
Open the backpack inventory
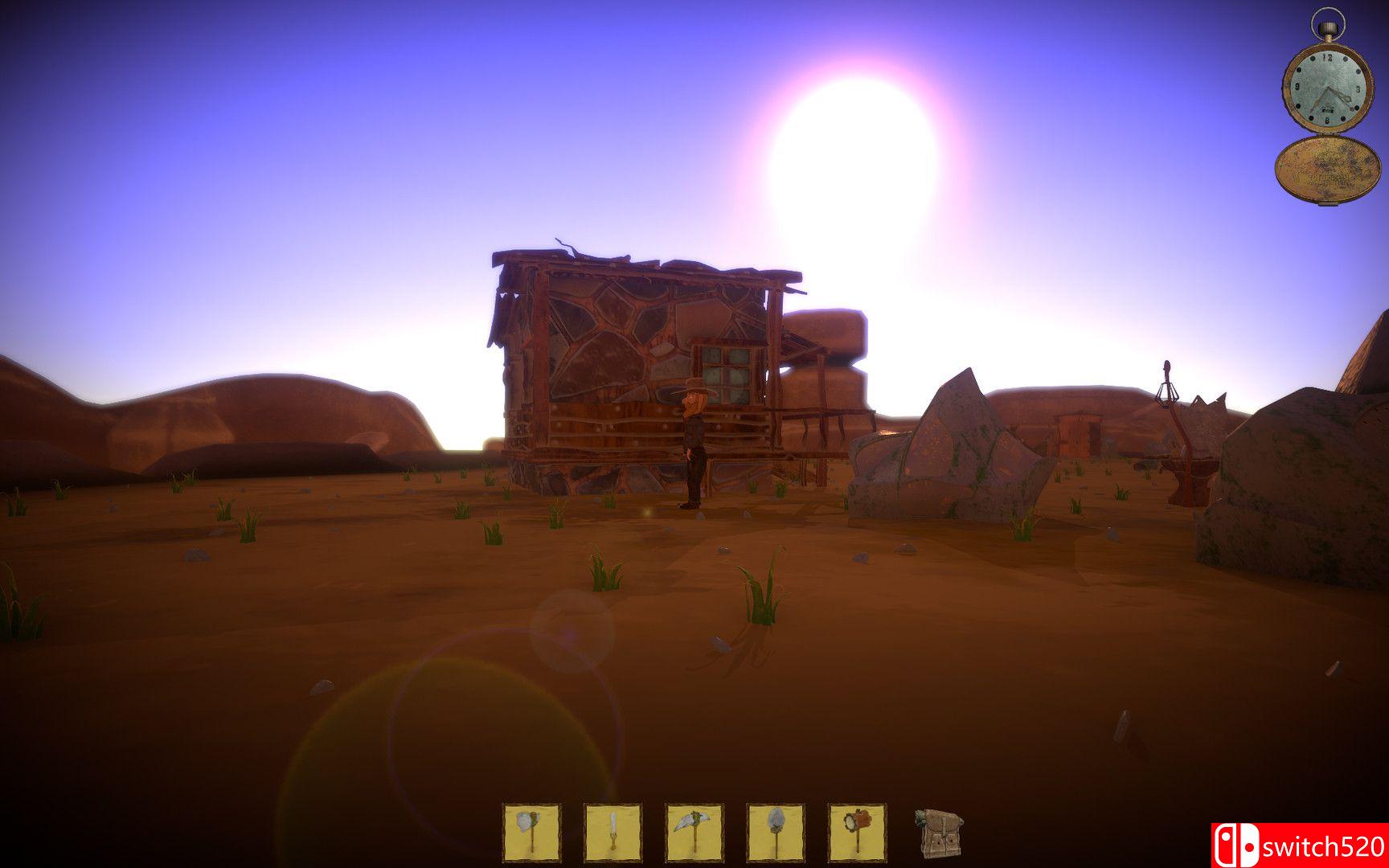[937, 833]
